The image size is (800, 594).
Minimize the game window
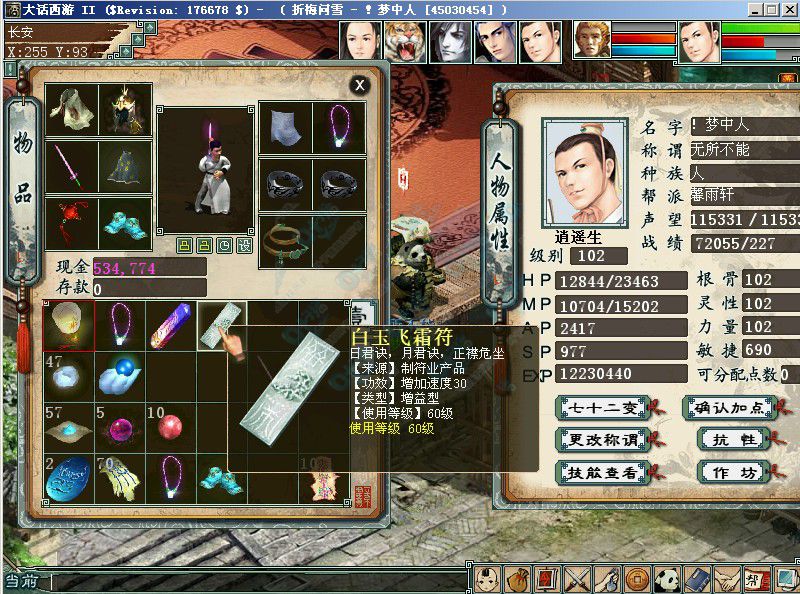coord(756,9)
